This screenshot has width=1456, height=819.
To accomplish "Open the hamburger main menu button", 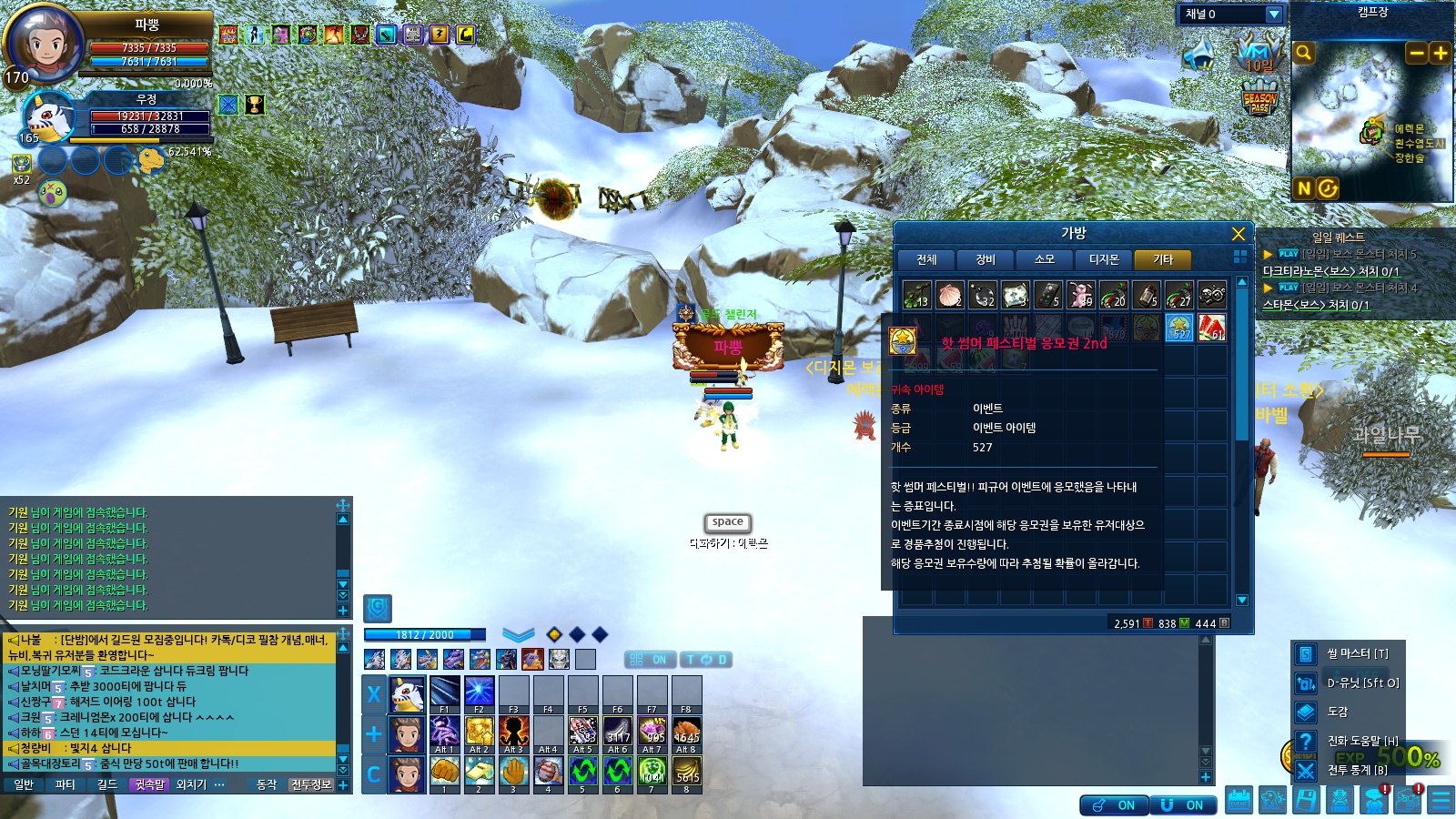I will point(1441,800).
